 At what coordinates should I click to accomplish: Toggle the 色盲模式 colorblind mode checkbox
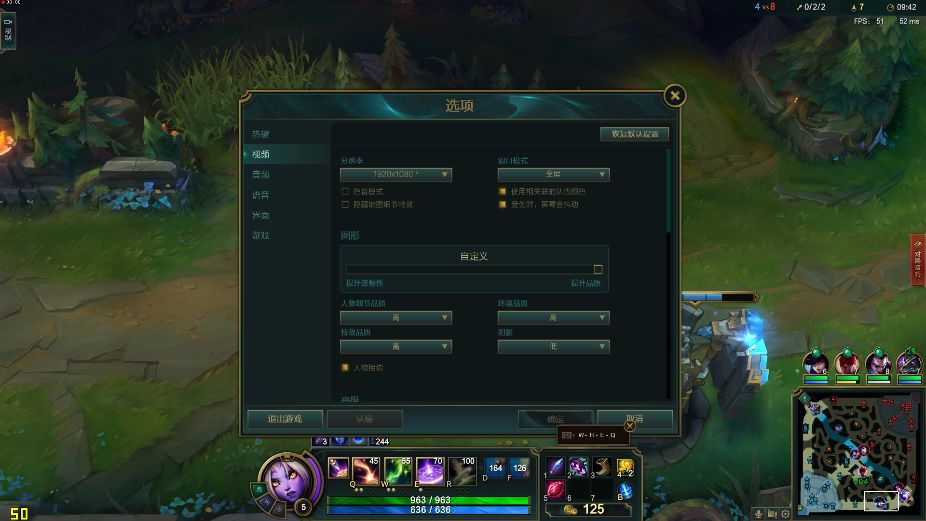coord(346,190)
